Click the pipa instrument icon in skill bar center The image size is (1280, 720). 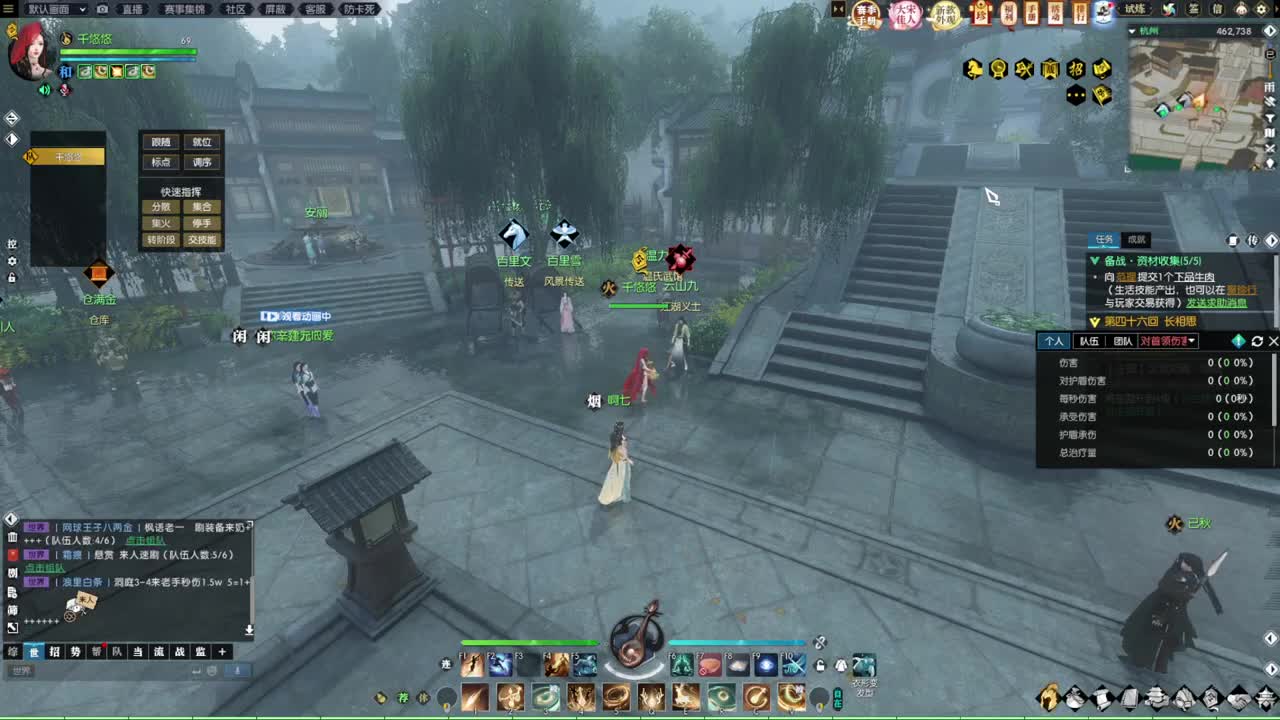pos(634,650)
